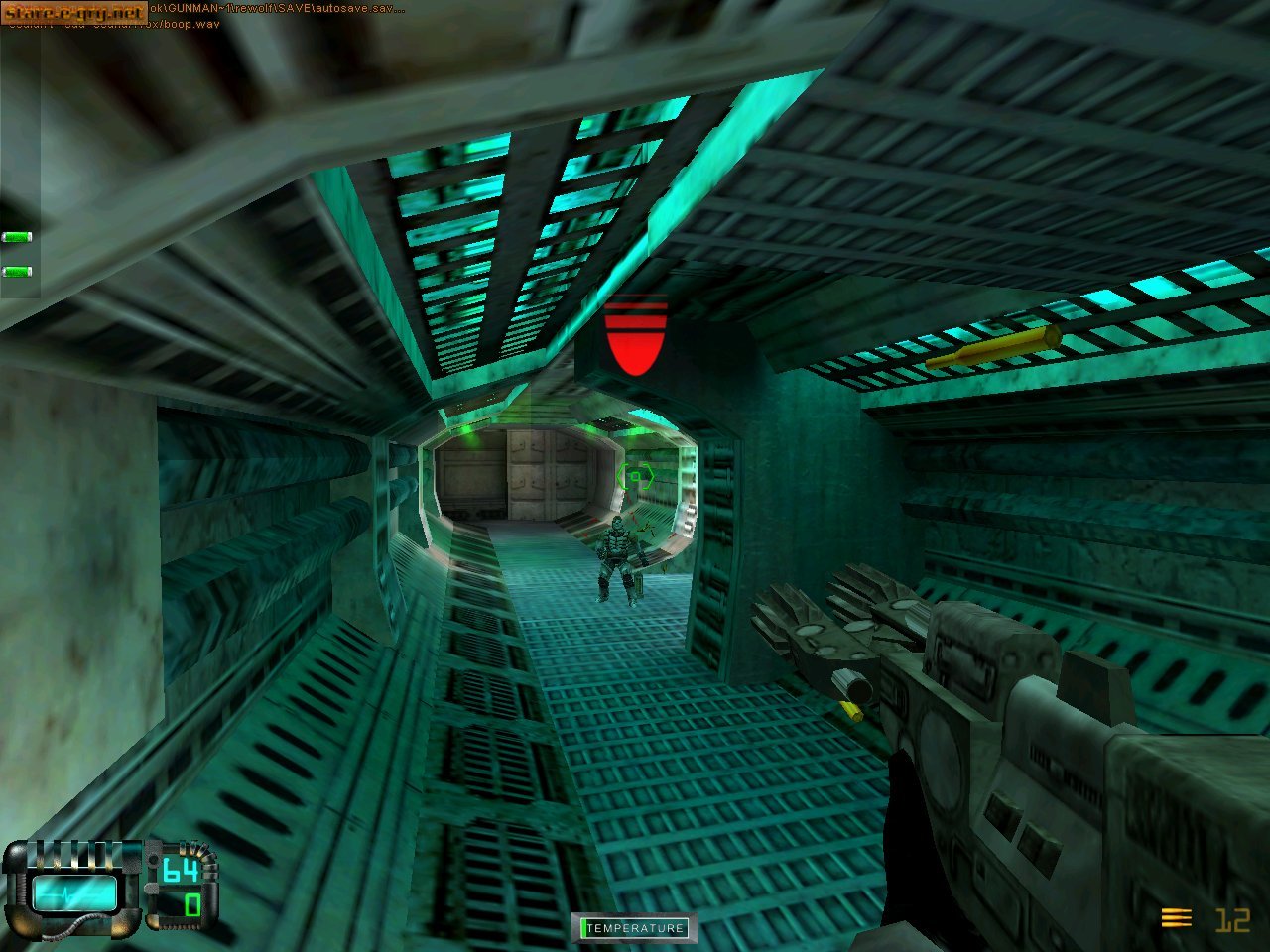1270x952 pixels.
Task: Select the heartbeat monitor HUD device
Action: 73,892
